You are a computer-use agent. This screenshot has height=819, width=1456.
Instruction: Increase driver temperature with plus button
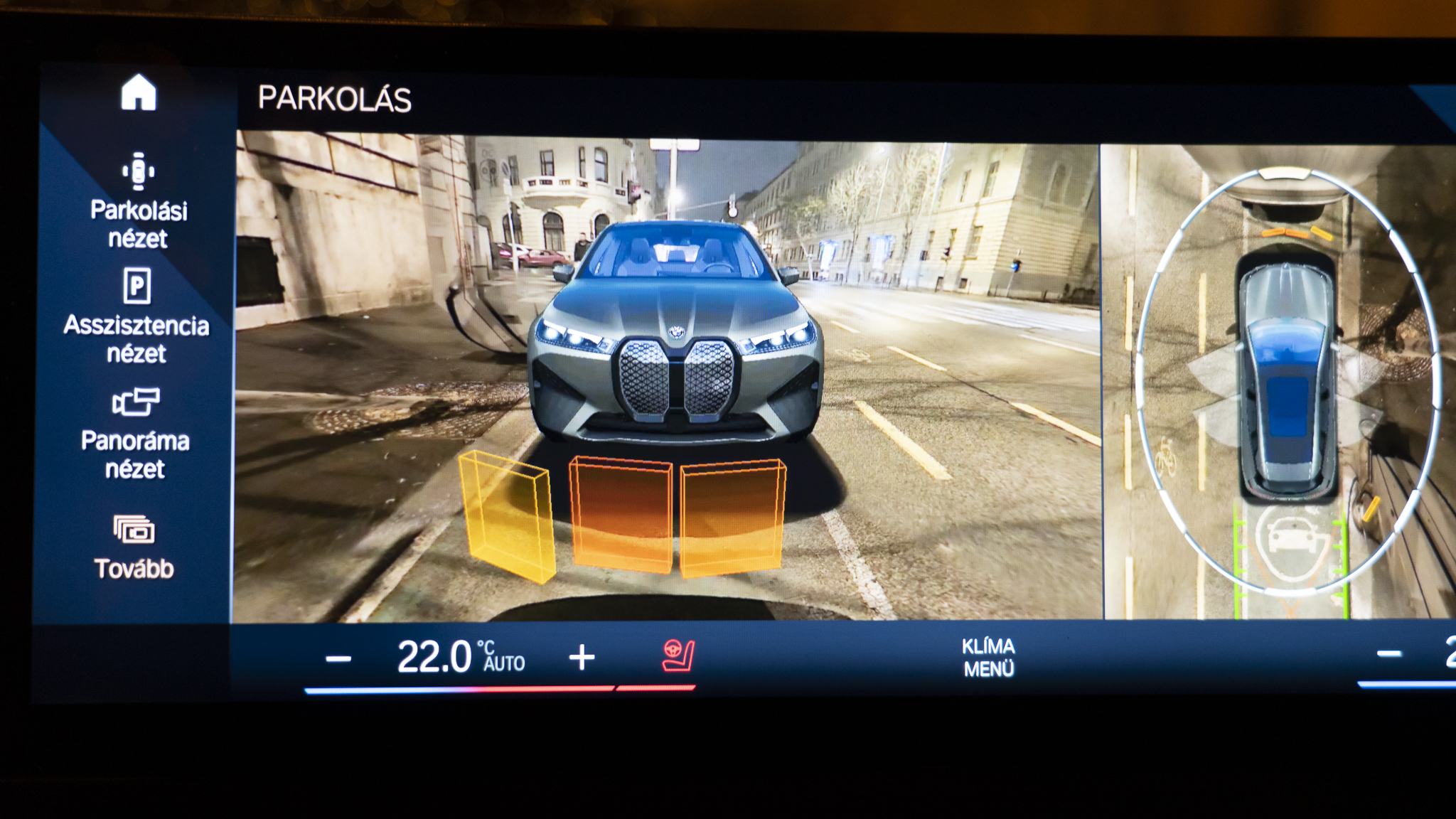pyautogui.click(x=582, y=658)
